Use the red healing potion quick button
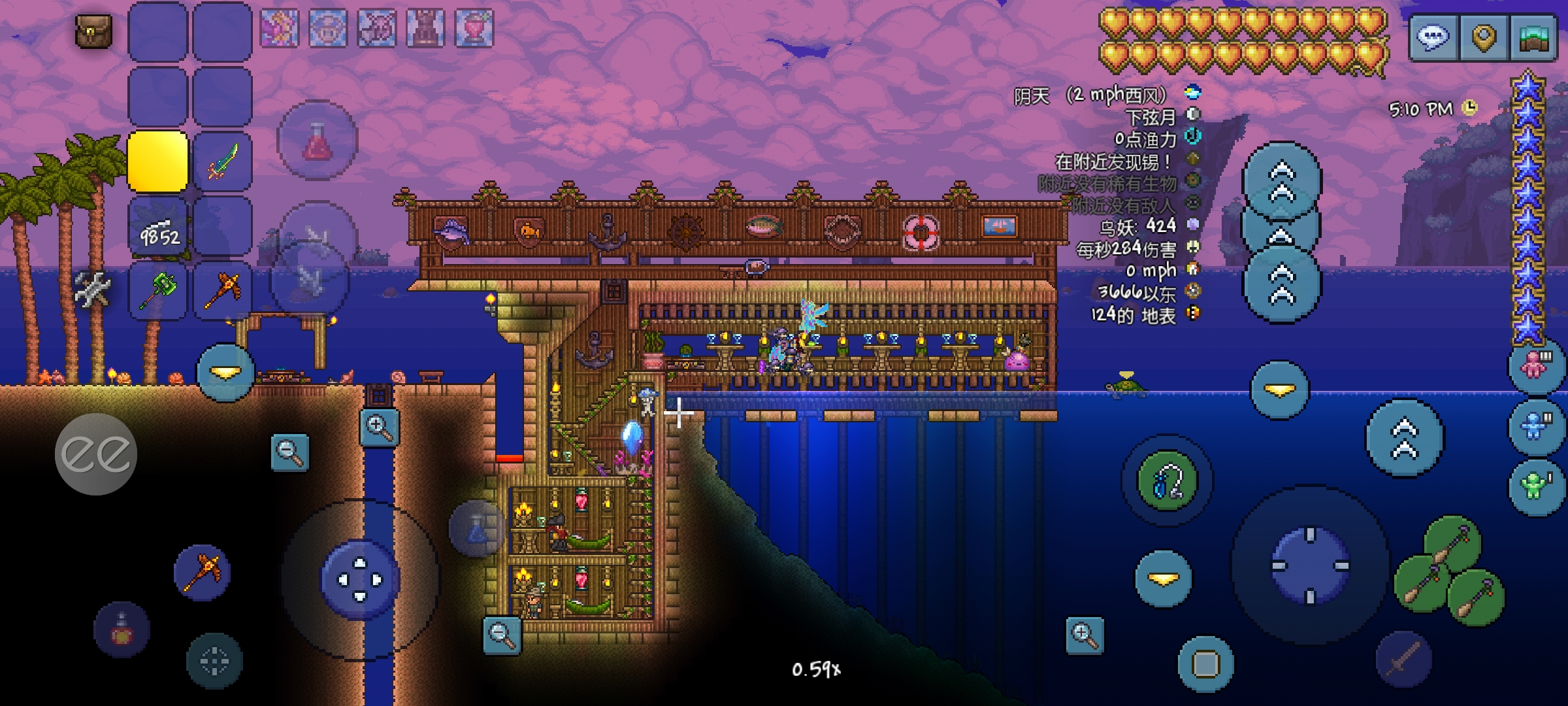This screenshot has height=706, width=1568. [x=318, y=140]
